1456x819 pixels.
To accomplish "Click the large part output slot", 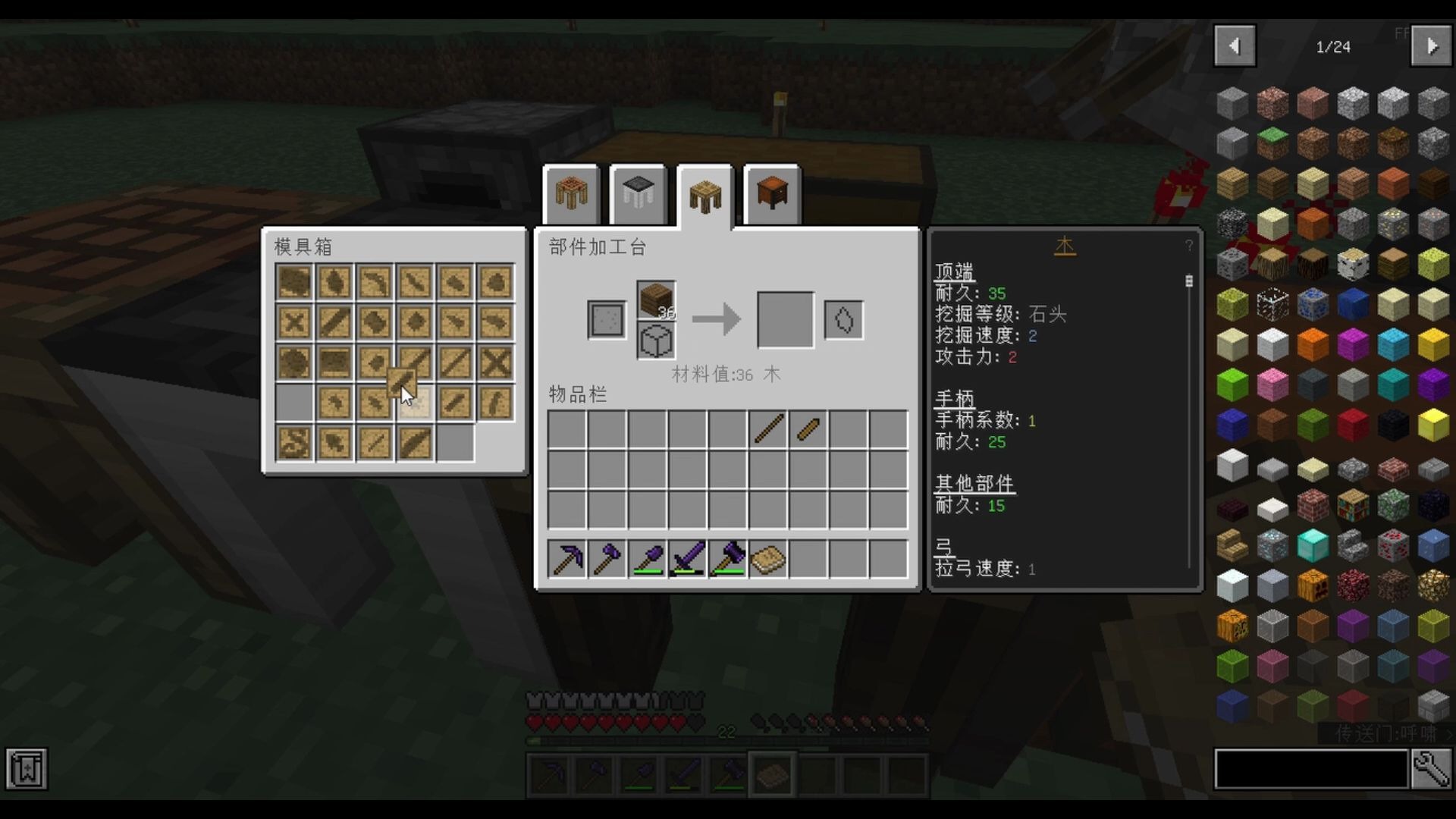I will (x=785, y=319).
